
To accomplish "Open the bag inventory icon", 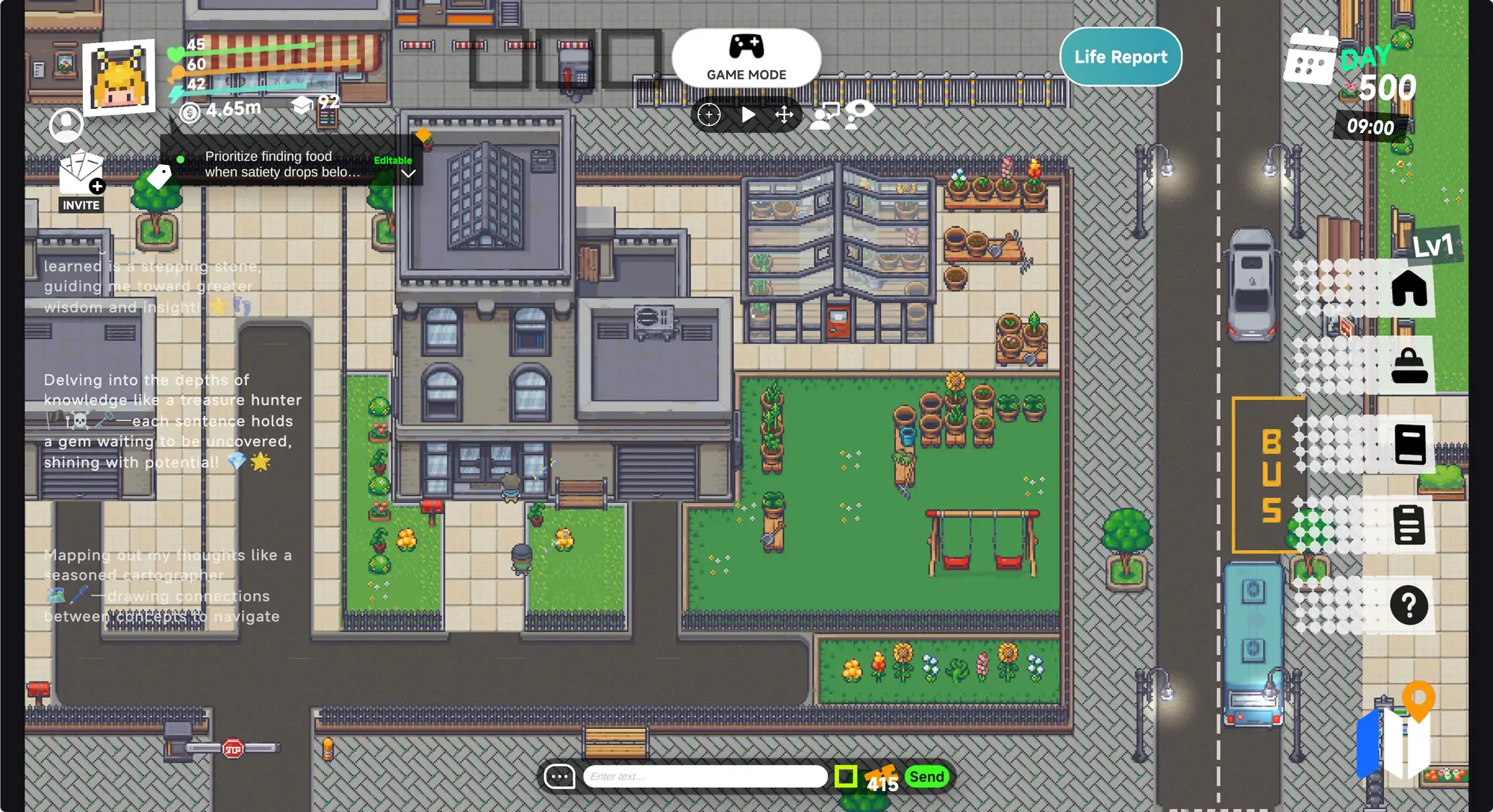I will 1409,366.
